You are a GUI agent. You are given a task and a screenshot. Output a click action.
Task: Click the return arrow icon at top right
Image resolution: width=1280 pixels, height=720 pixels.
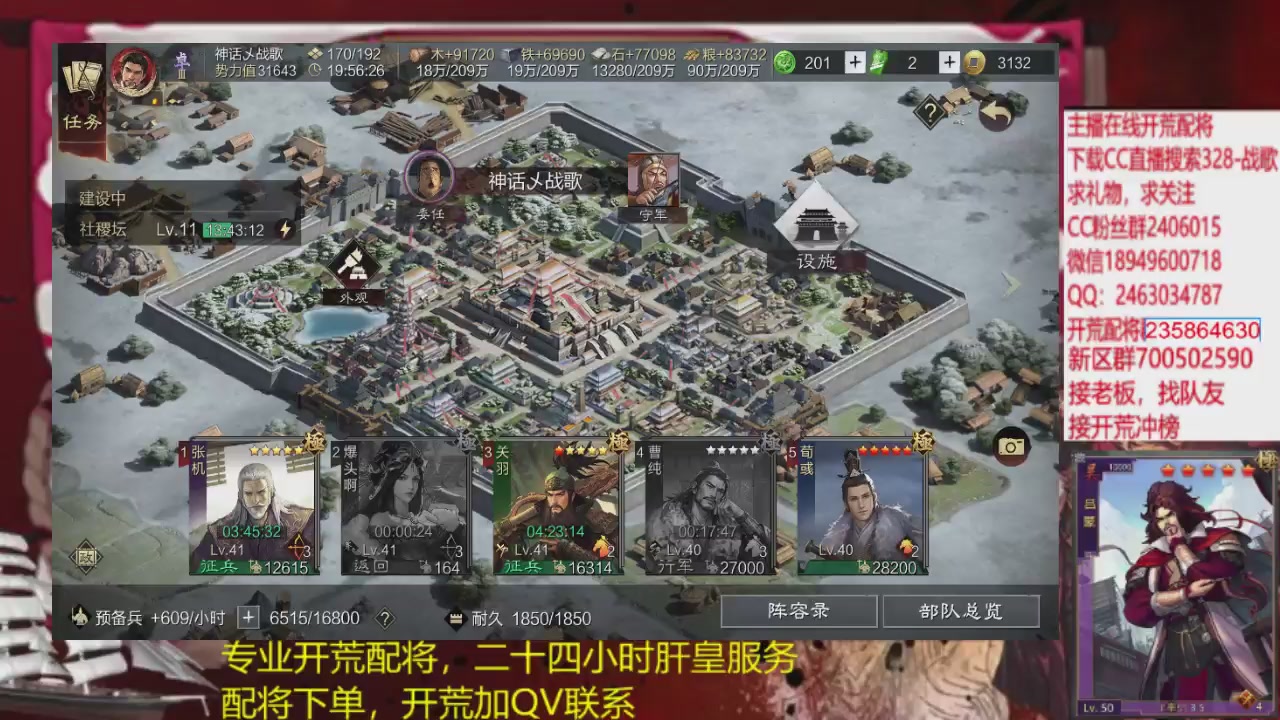pos(996,113)
